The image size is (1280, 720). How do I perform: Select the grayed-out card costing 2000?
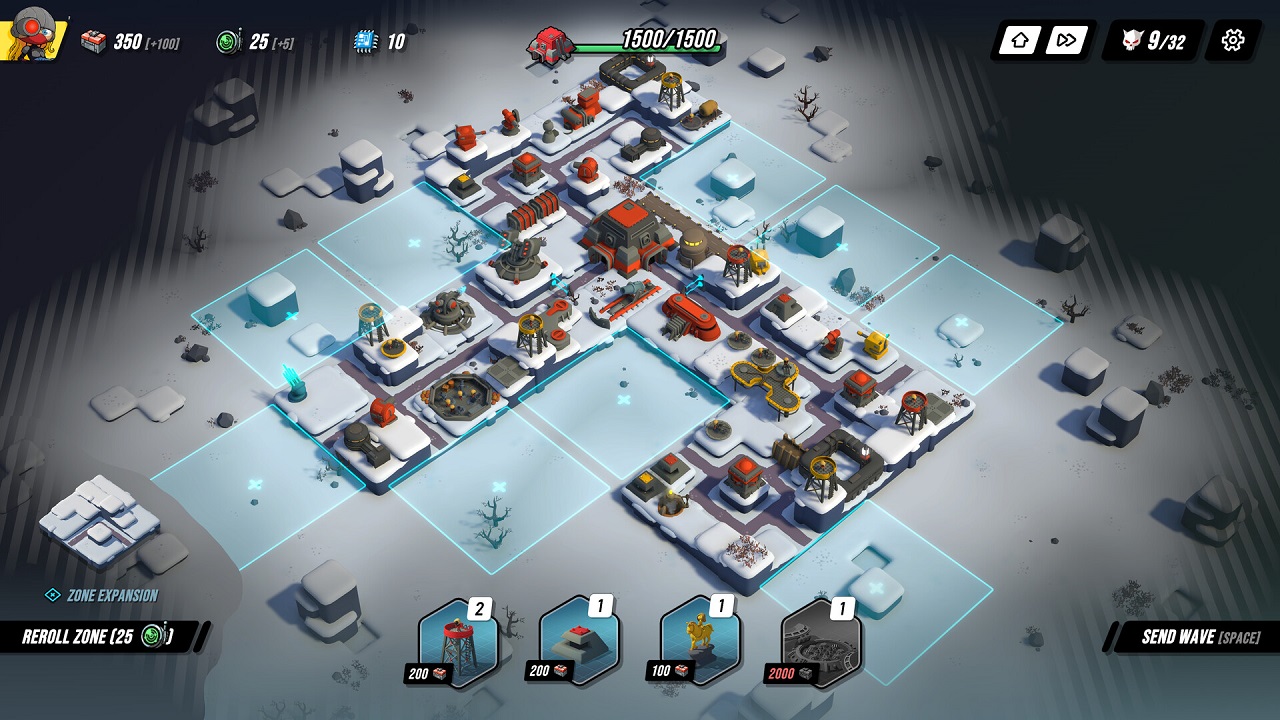[820, 640]
